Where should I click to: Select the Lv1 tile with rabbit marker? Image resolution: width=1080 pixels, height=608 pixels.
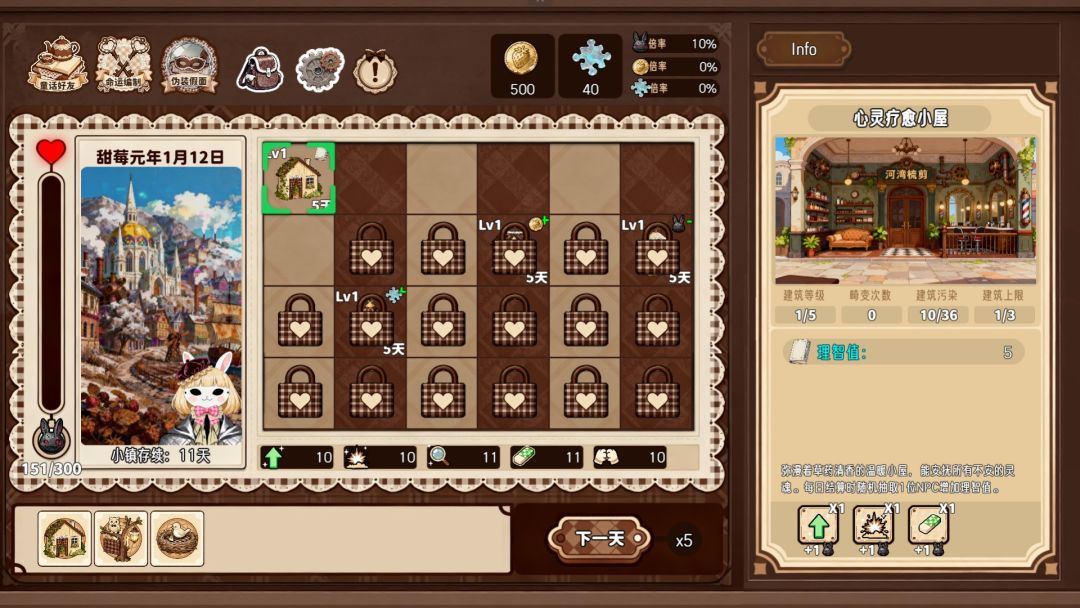click(x=657, y=250)
